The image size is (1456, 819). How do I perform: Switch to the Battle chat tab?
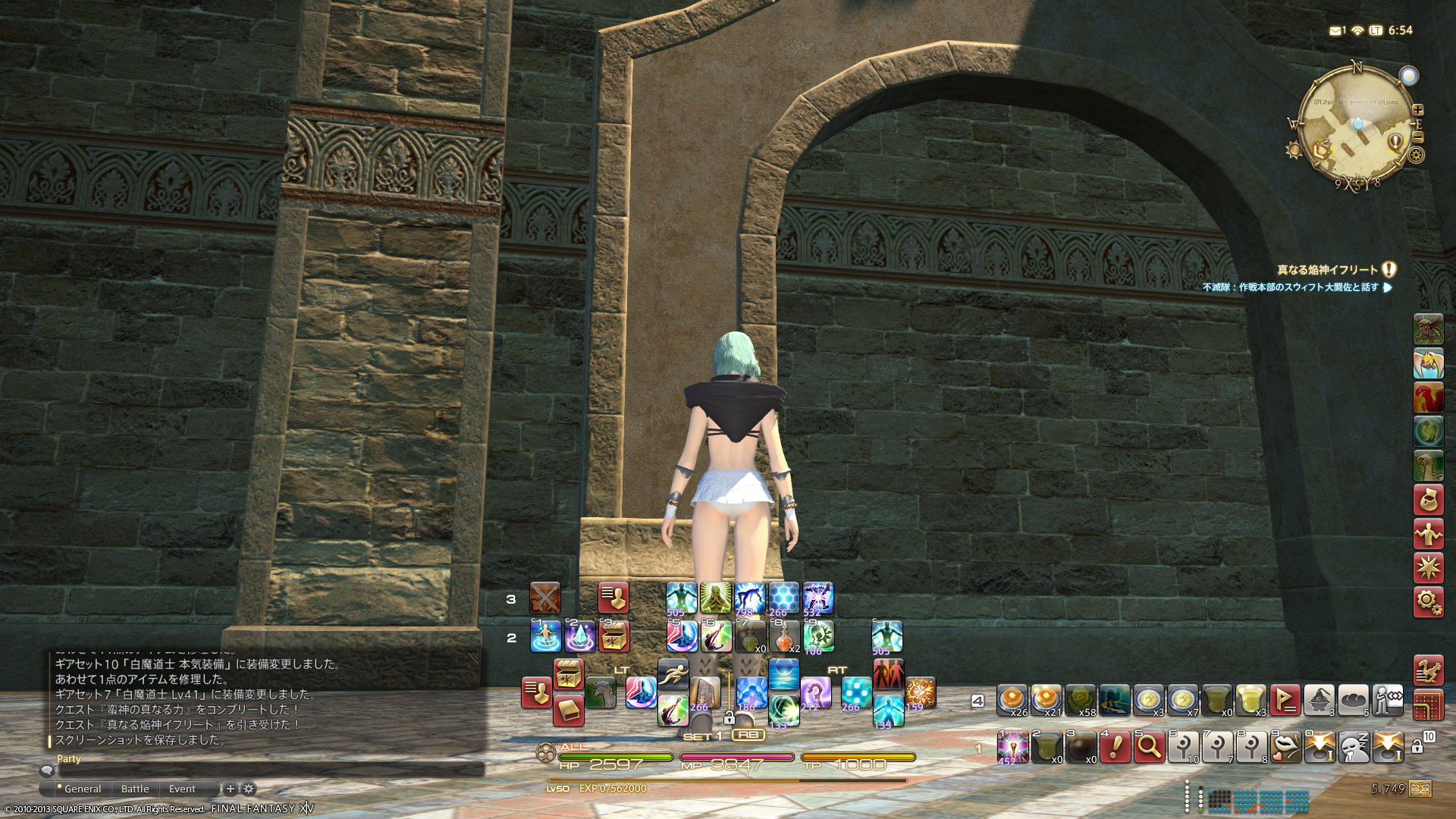pyautogui.click(x=135, y=789)
